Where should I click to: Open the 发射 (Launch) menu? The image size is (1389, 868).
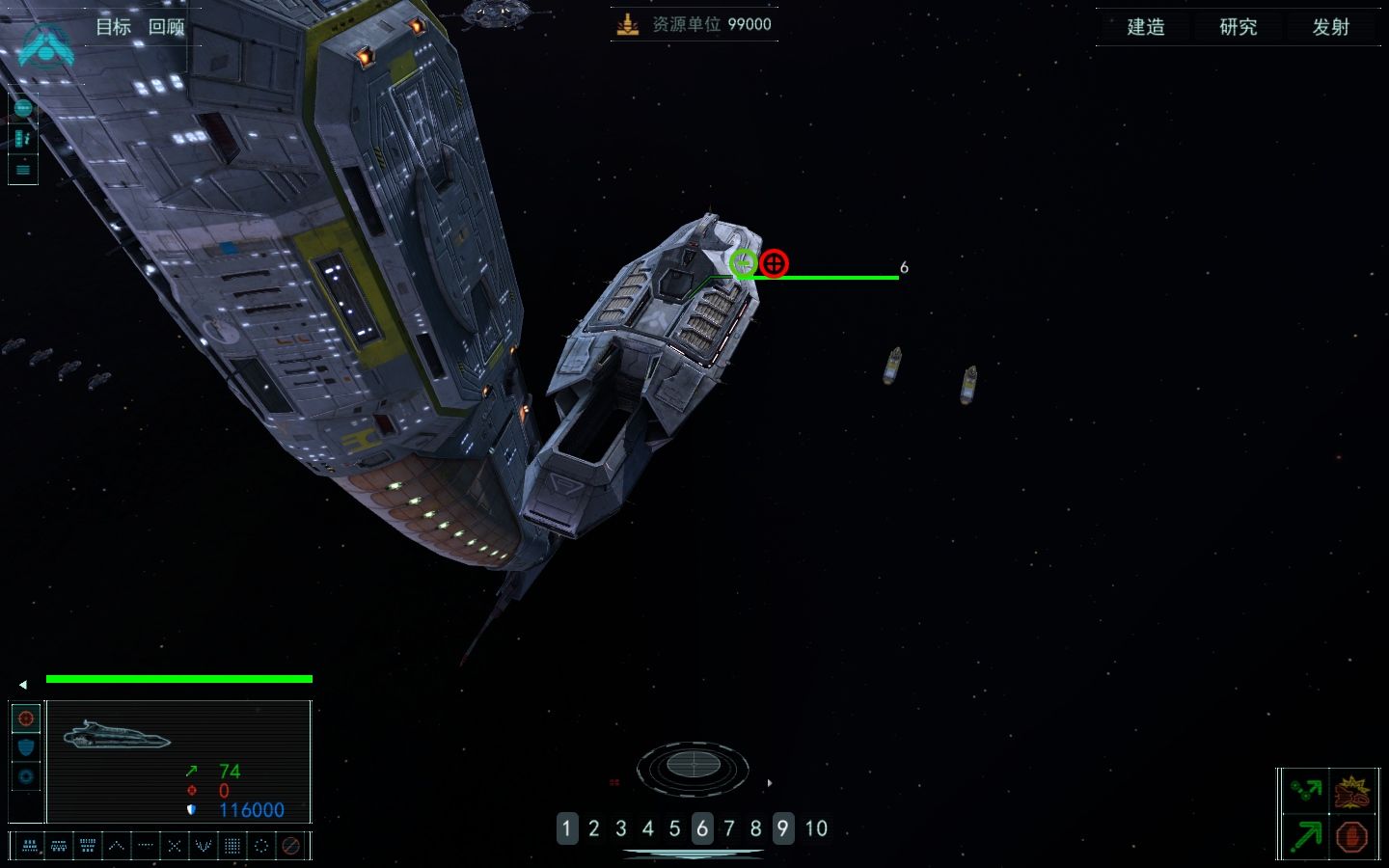pos(1331,27)
